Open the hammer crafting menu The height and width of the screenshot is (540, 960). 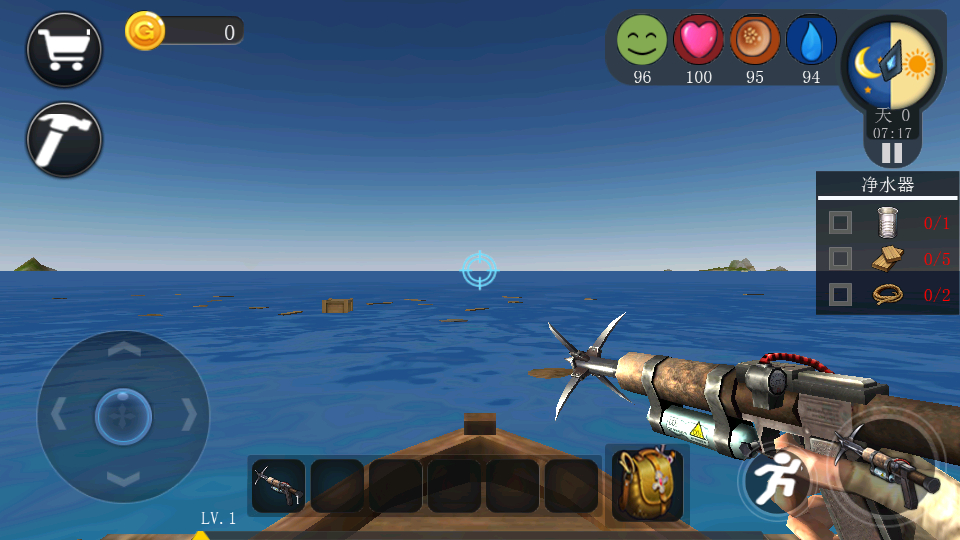(64, 139)
